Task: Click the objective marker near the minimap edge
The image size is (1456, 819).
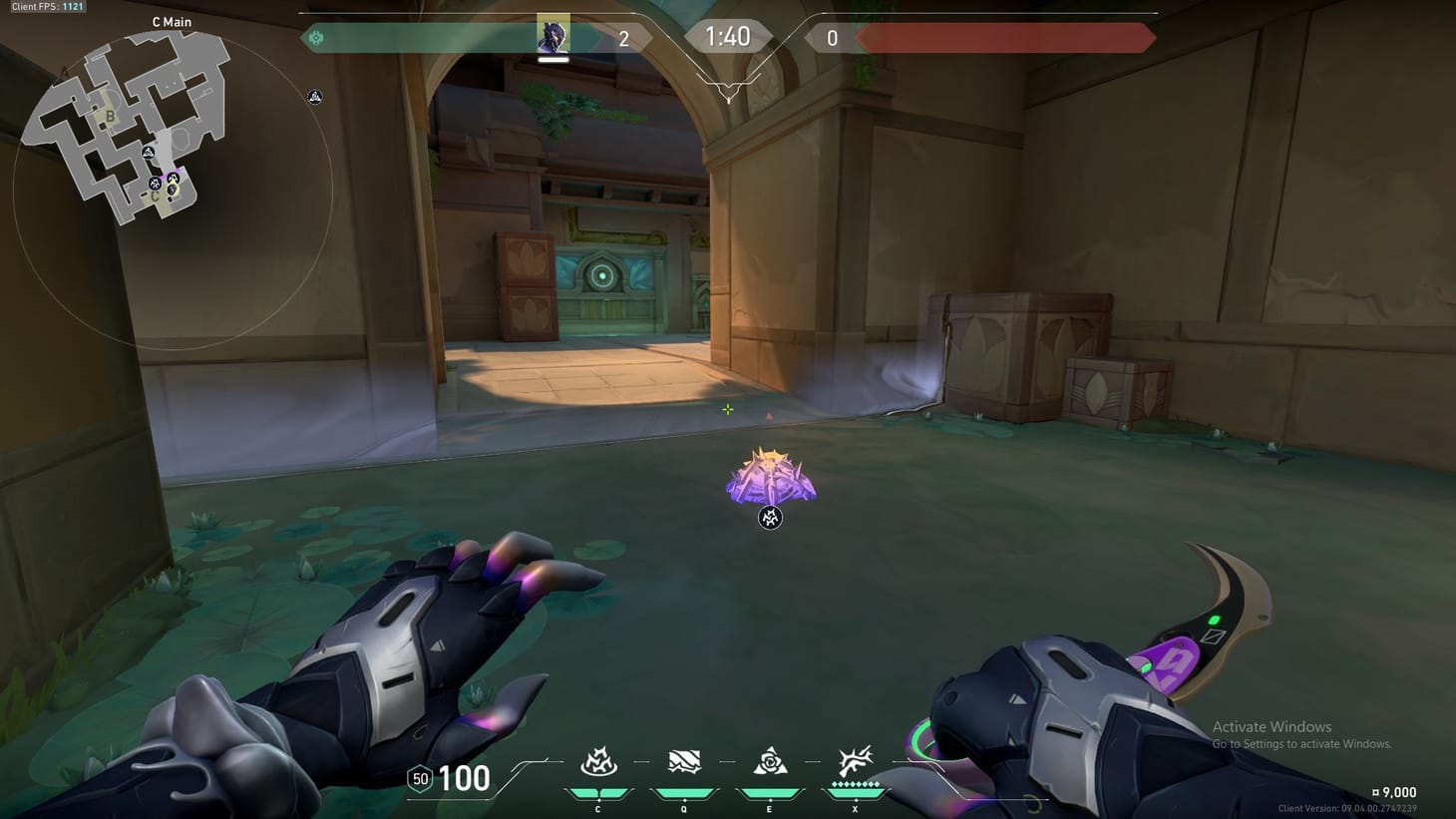Action: (x=314, y=97)
